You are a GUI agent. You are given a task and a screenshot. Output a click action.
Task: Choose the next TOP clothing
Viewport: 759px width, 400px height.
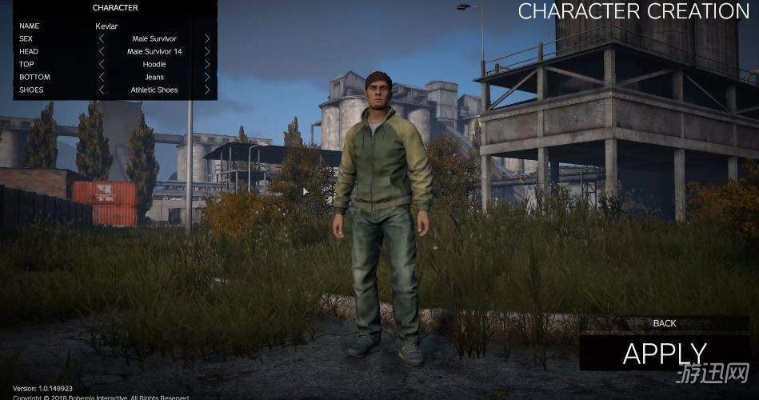207,64
